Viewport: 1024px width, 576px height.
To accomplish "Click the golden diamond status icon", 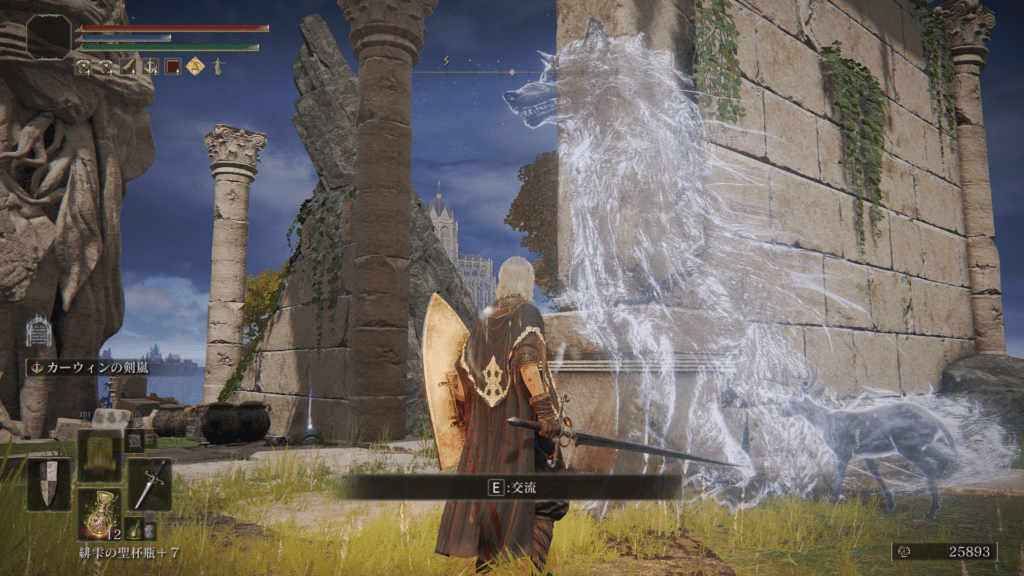I will [x=195, y=67].
